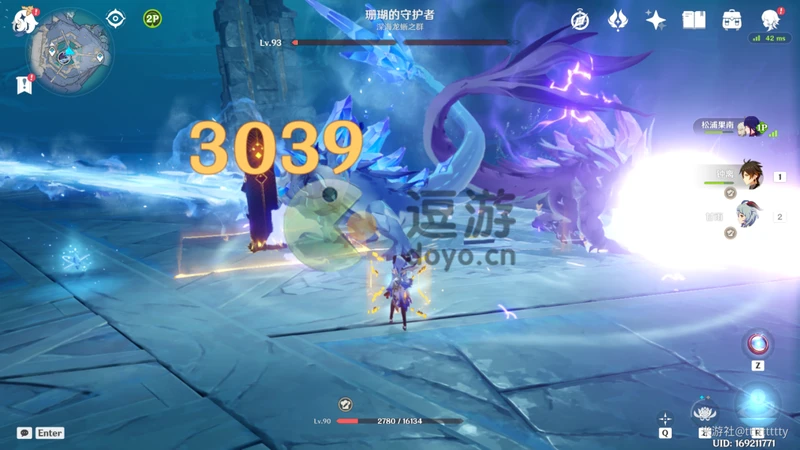Viewport: 800px width, 450px height.
Task: Open the Paimon menu
Action: click(20, 19)
